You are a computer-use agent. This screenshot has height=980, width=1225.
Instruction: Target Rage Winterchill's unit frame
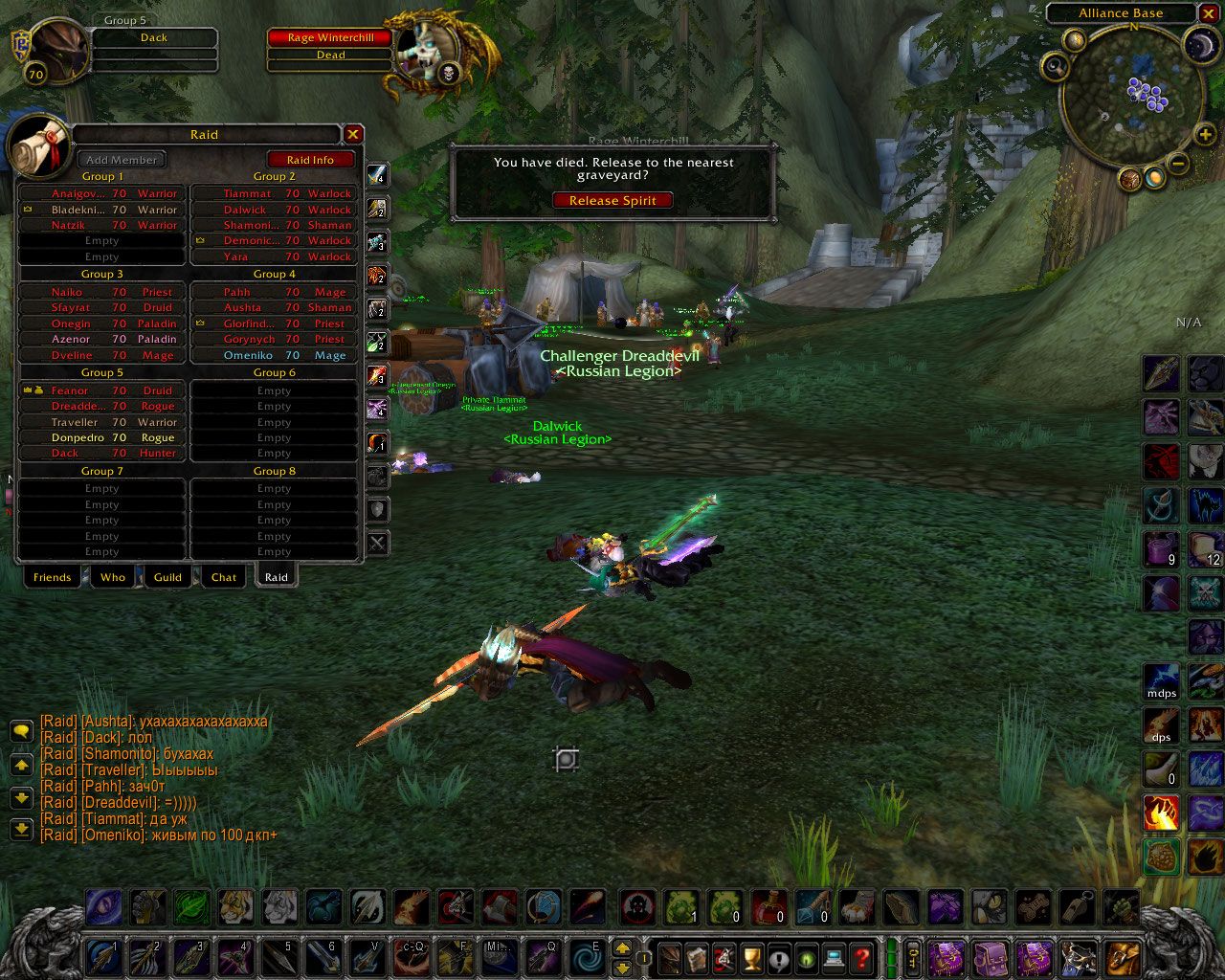(331, 38)
